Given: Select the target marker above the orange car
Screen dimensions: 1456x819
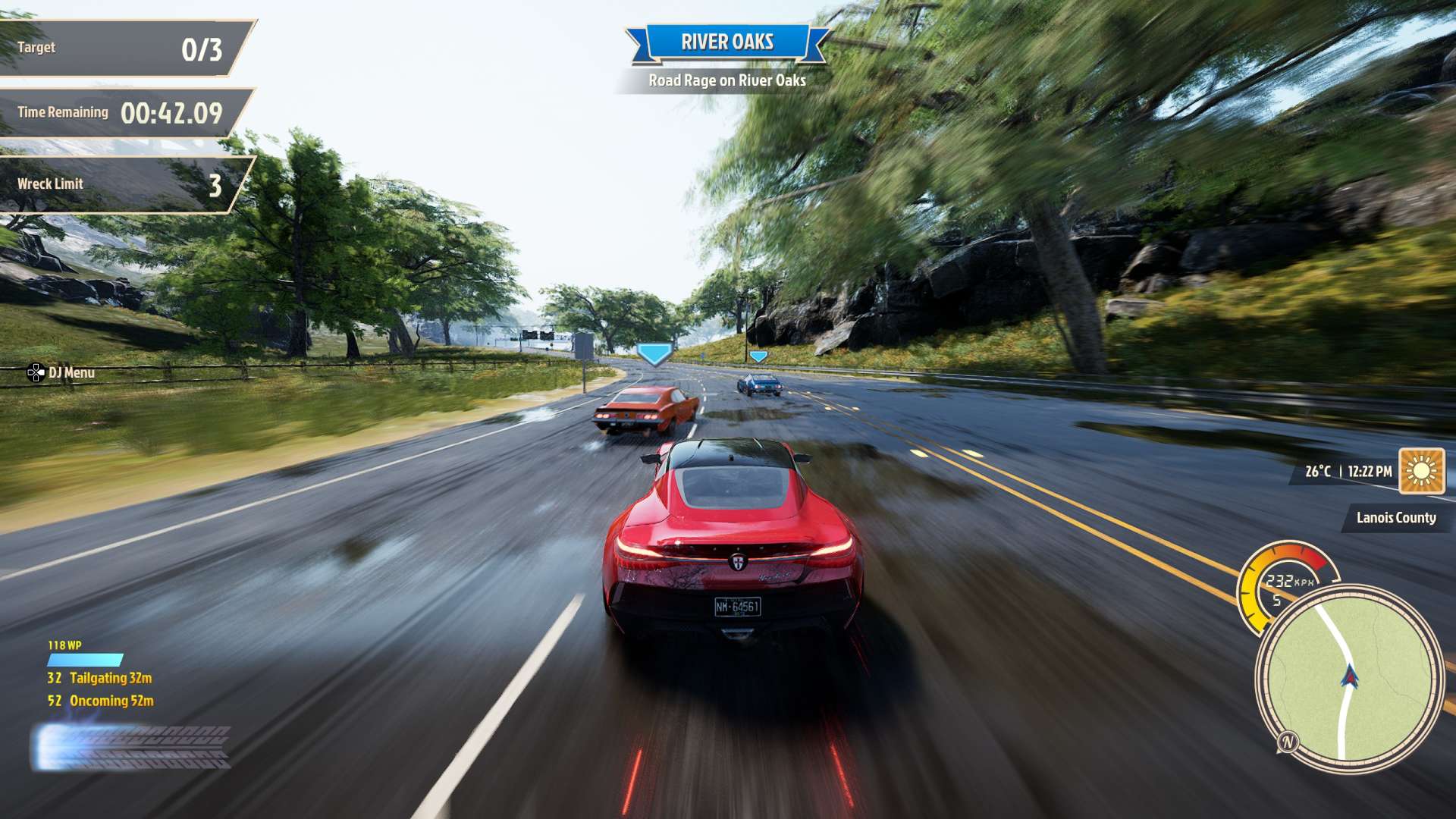Looking at the screenshot, I should [654, 353].
